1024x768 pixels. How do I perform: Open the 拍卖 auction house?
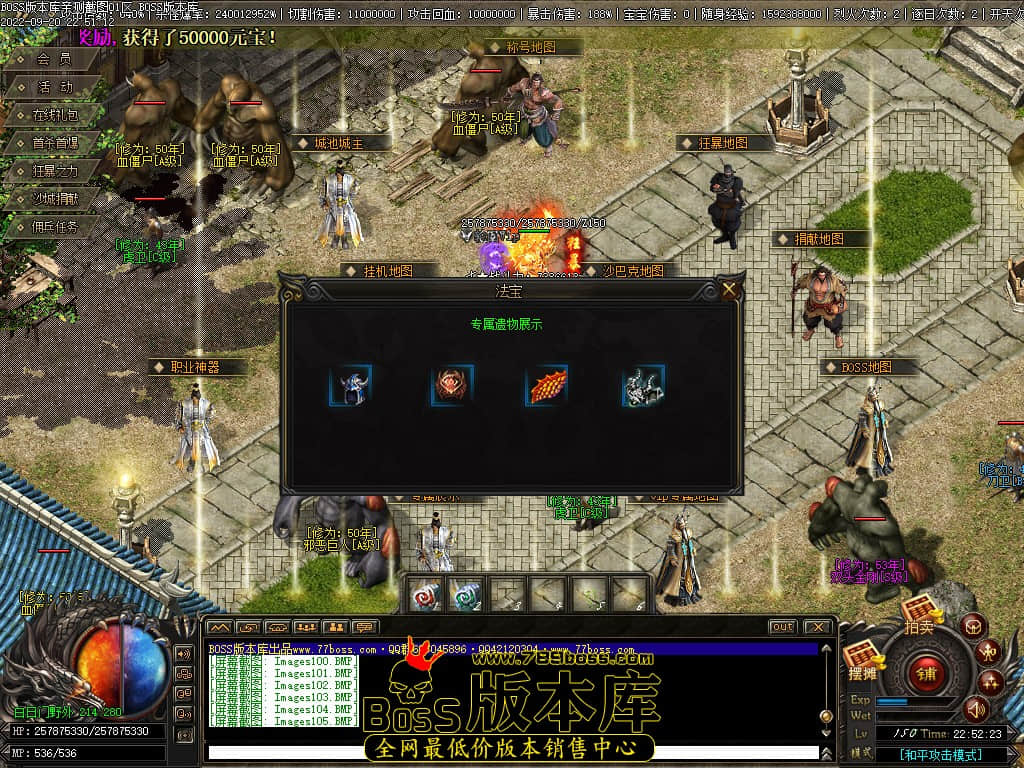pos(919,613)
